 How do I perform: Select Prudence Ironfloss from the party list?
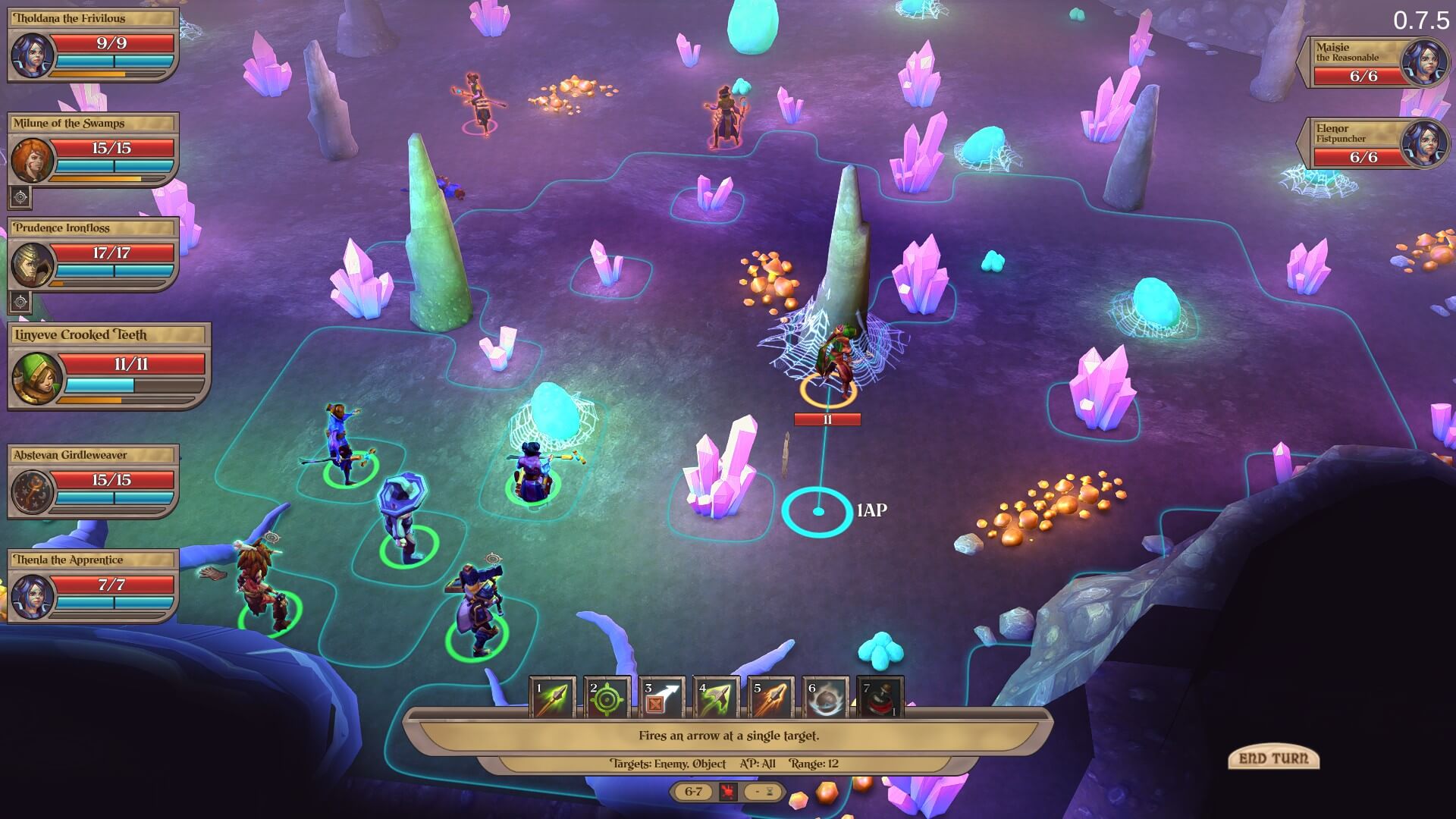93,255
